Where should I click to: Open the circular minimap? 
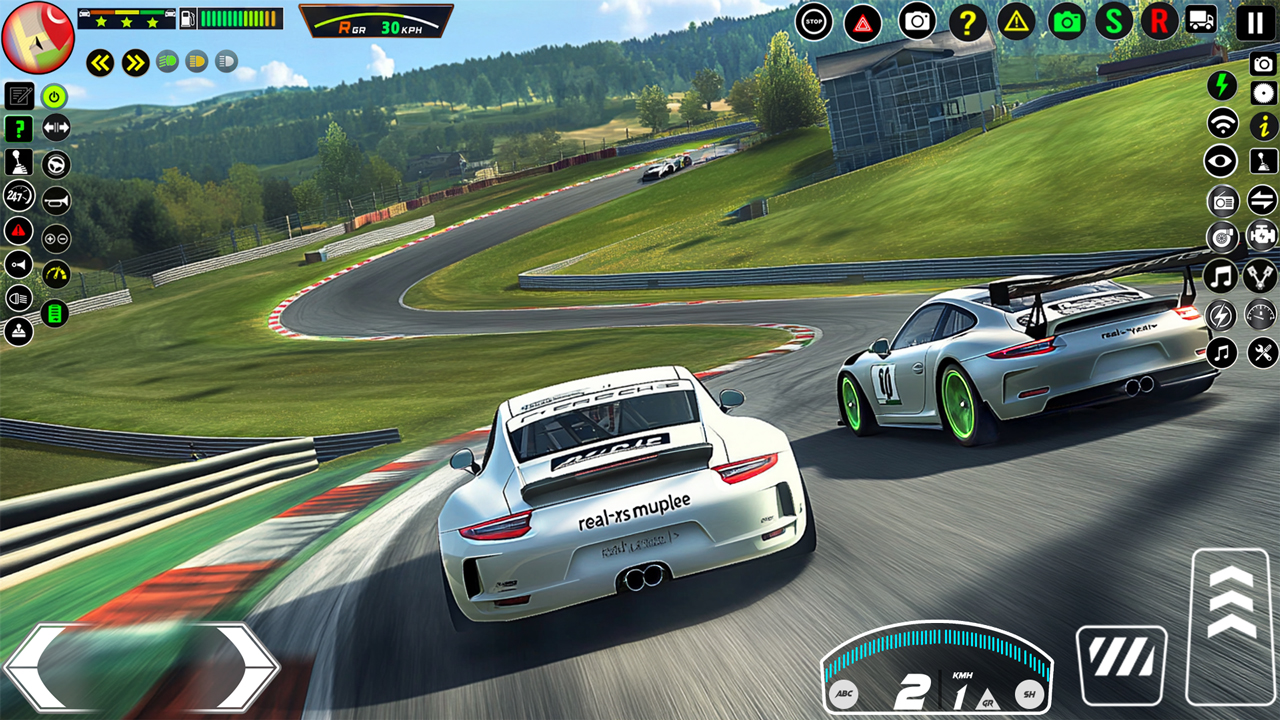click(38, 37)
